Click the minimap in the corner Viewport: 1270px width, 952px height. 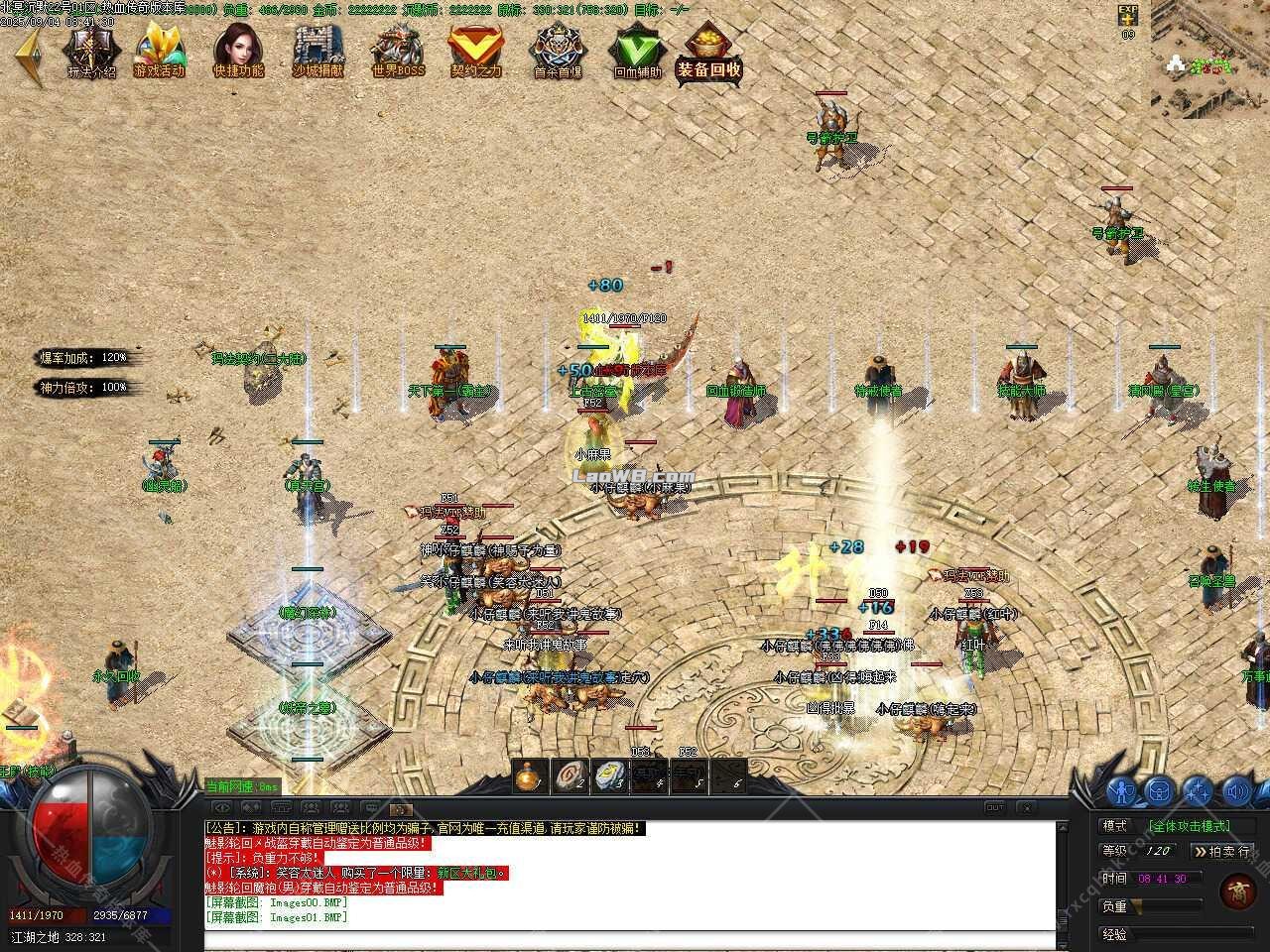(x=1208, y=59)
